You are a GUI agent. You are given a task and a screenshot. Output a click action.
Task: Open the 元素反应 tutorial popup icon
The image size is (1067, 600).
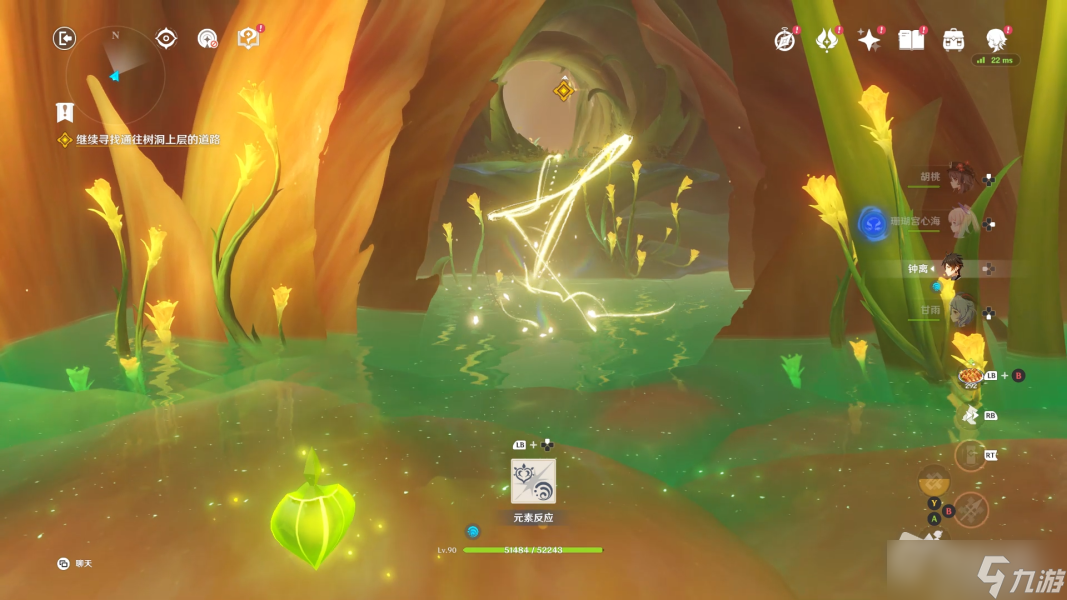533,481
